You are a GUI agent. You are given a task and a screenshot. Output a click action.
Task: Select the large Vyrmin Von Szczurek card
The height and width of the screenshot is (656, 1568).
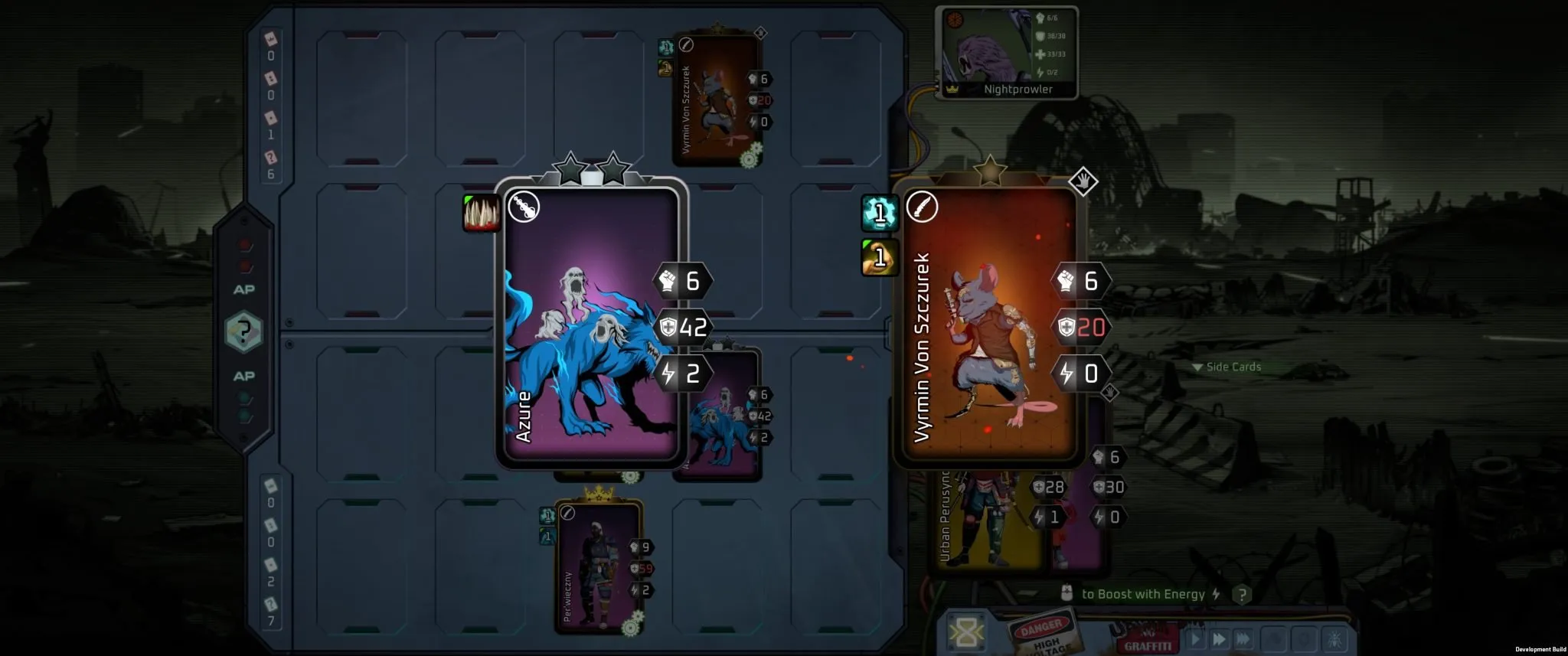coord(988,325)
